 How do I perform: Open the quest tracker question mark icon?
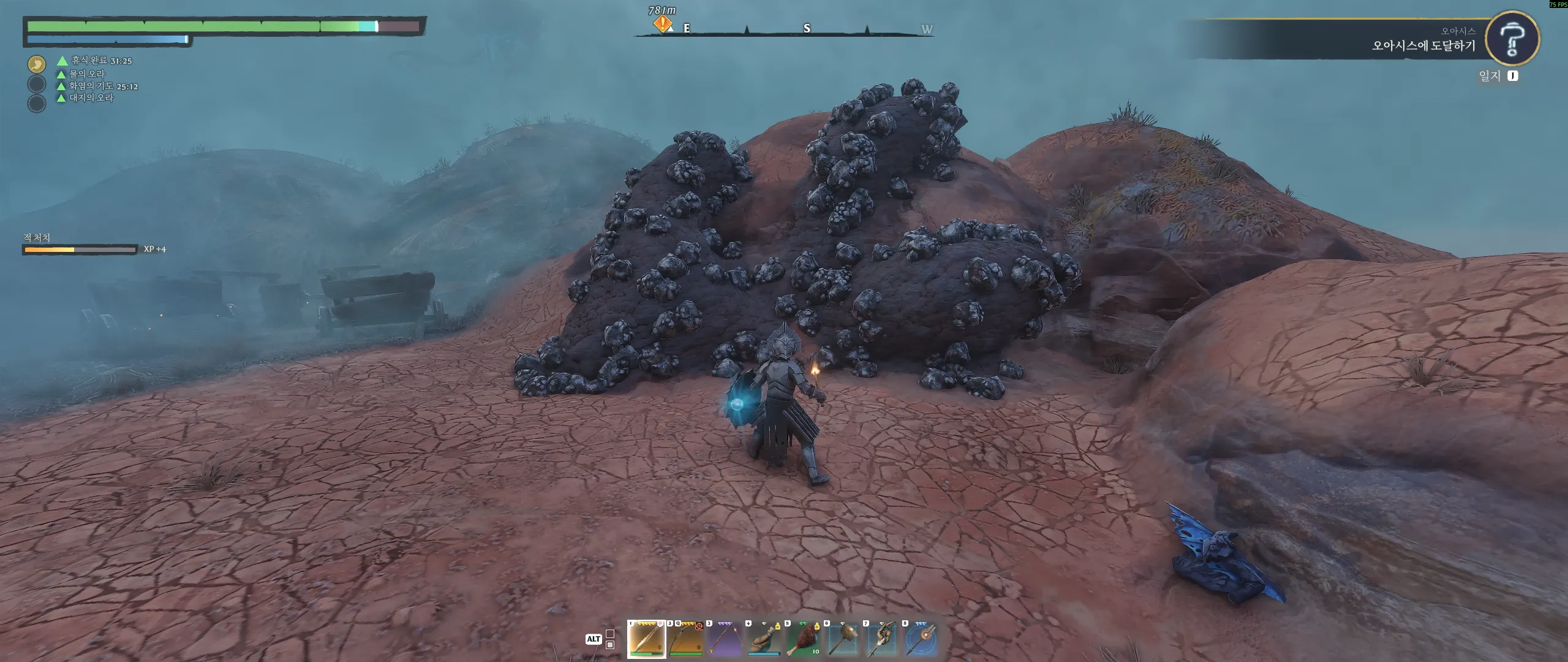coord(1512,38)
